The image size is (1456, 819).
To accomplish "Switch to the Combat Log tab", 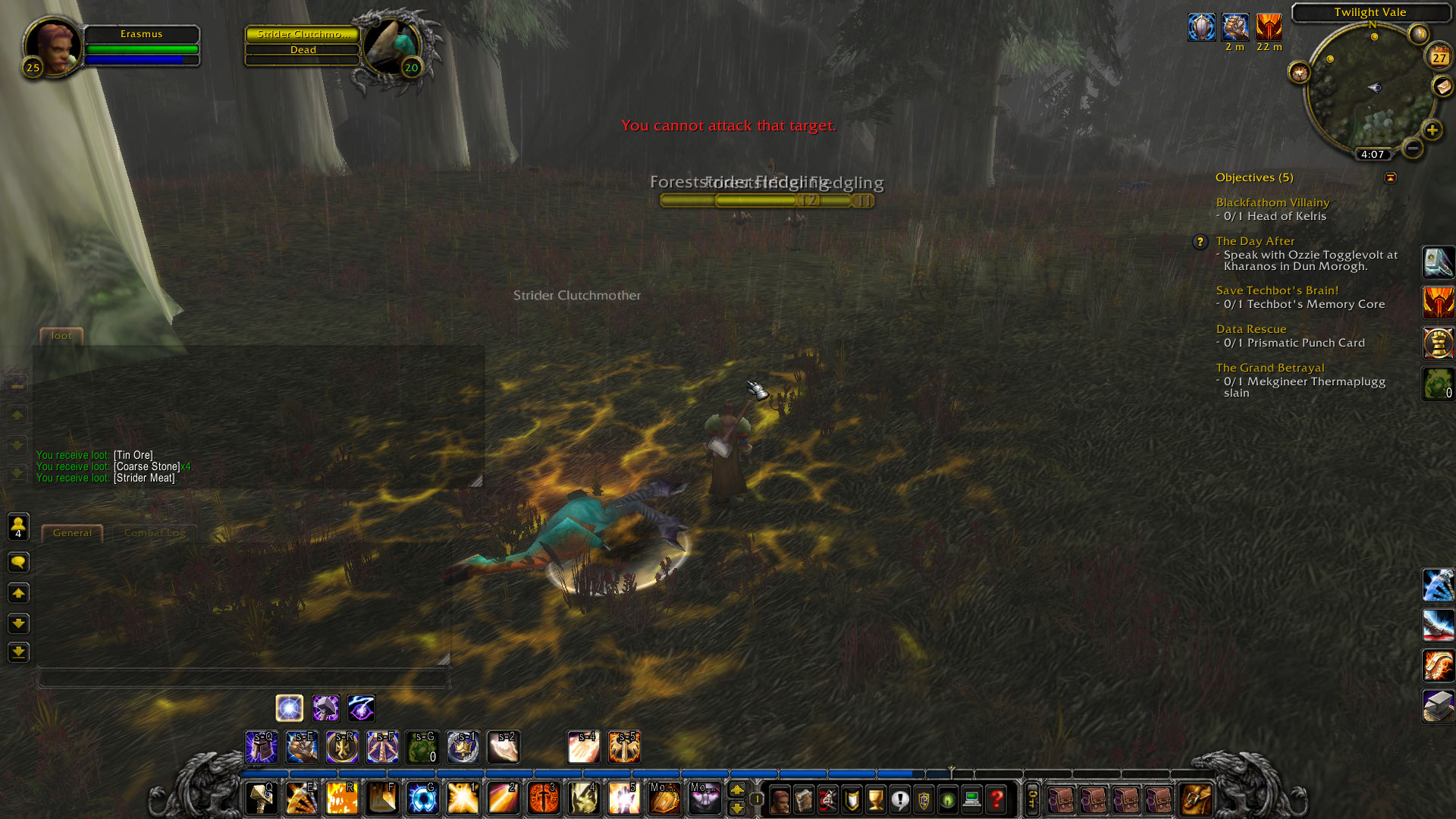I will [x=155, y=532].
